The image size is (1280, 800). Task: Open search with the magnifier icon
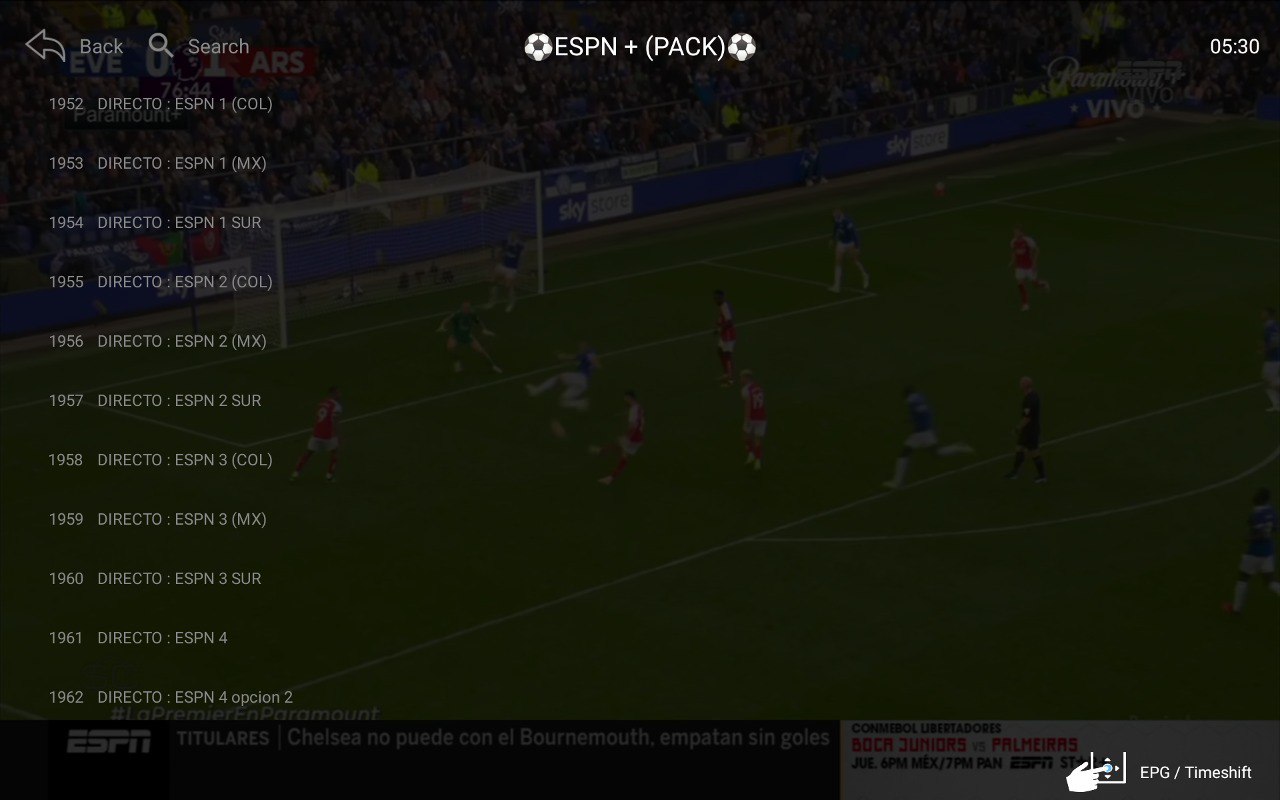point(160,46)
